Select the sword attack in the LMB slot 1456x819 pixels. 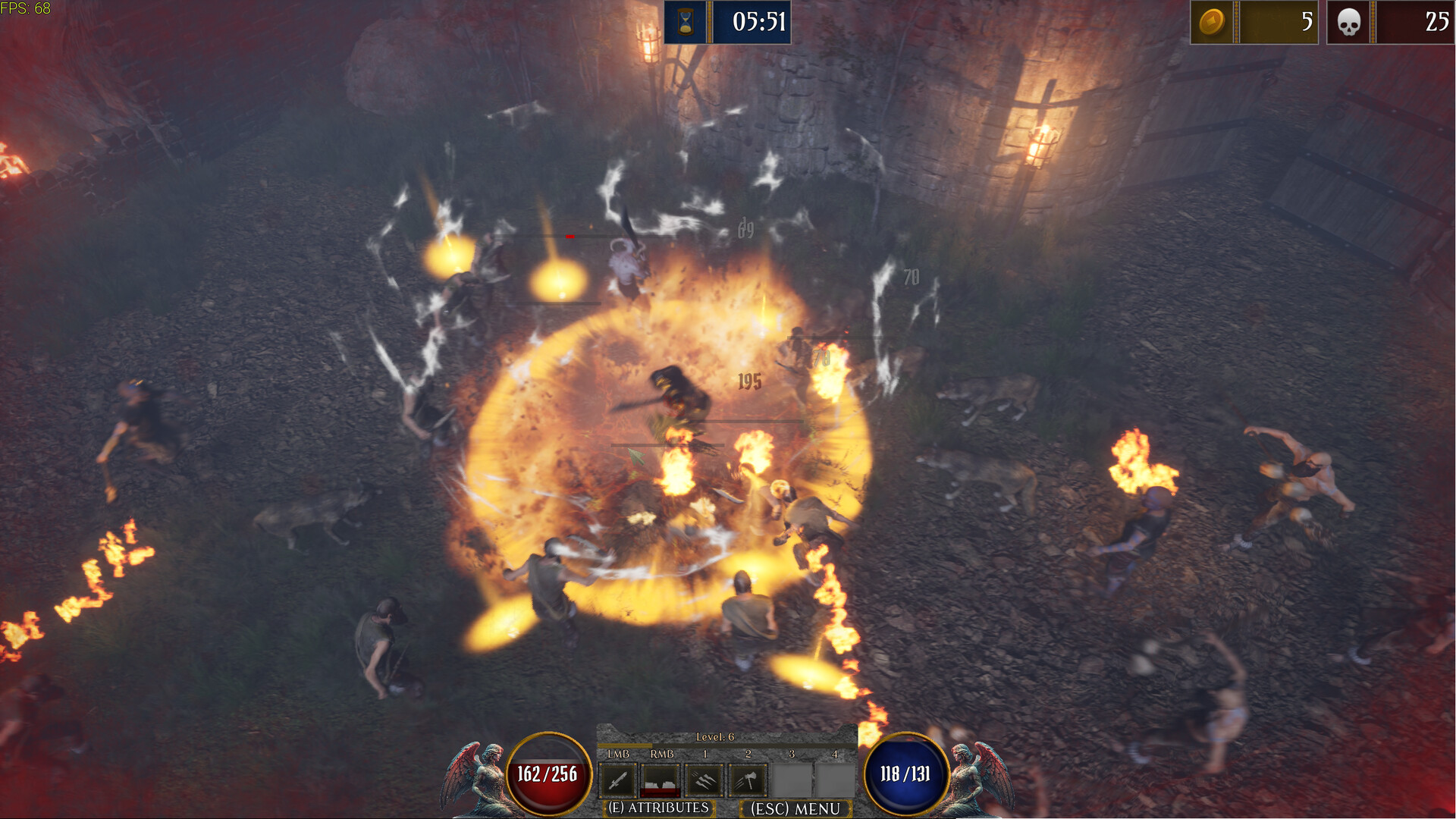point(619,781)
